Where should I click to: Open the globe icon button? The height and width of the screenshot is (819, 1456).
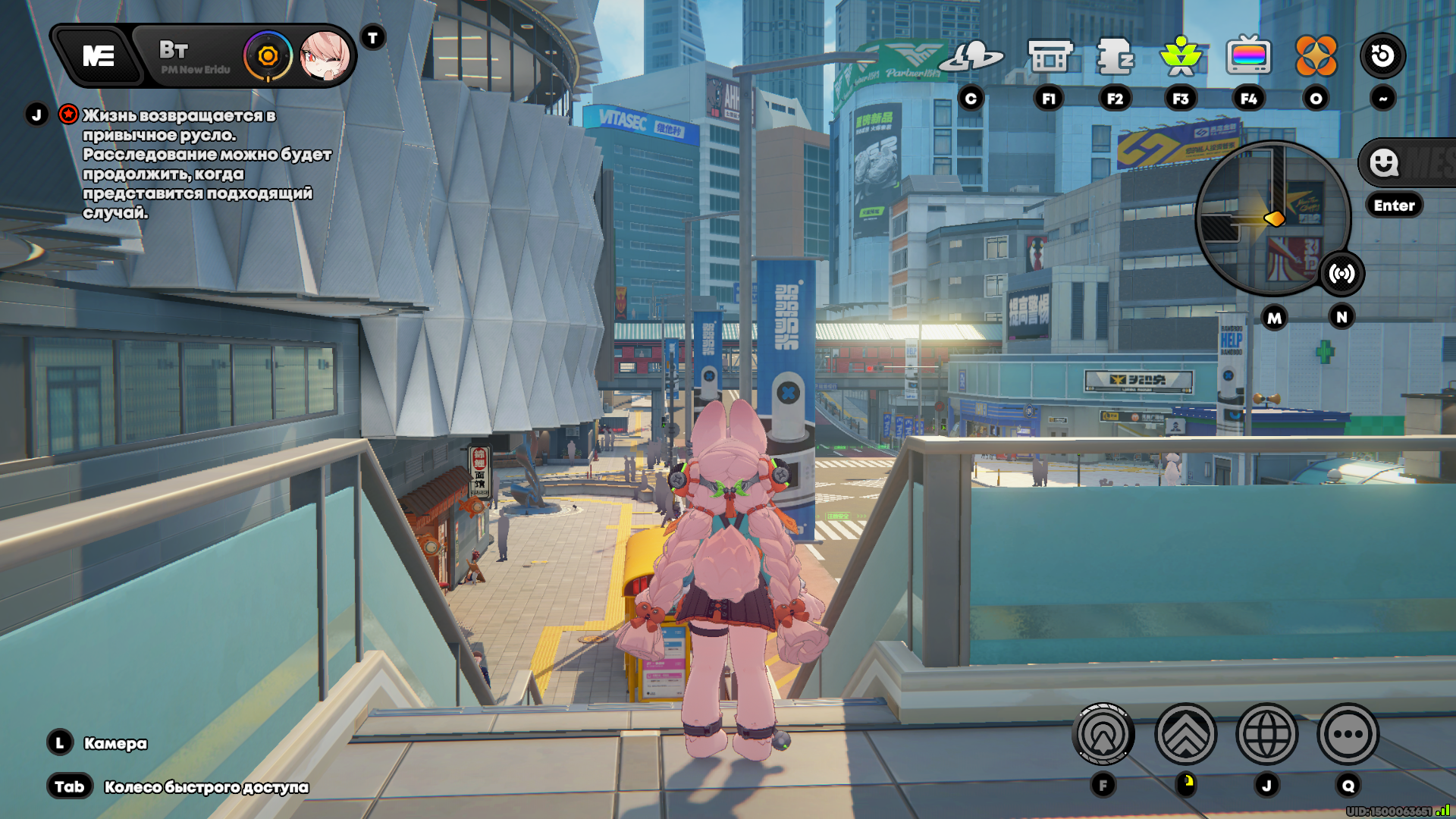pos(1266,734)
